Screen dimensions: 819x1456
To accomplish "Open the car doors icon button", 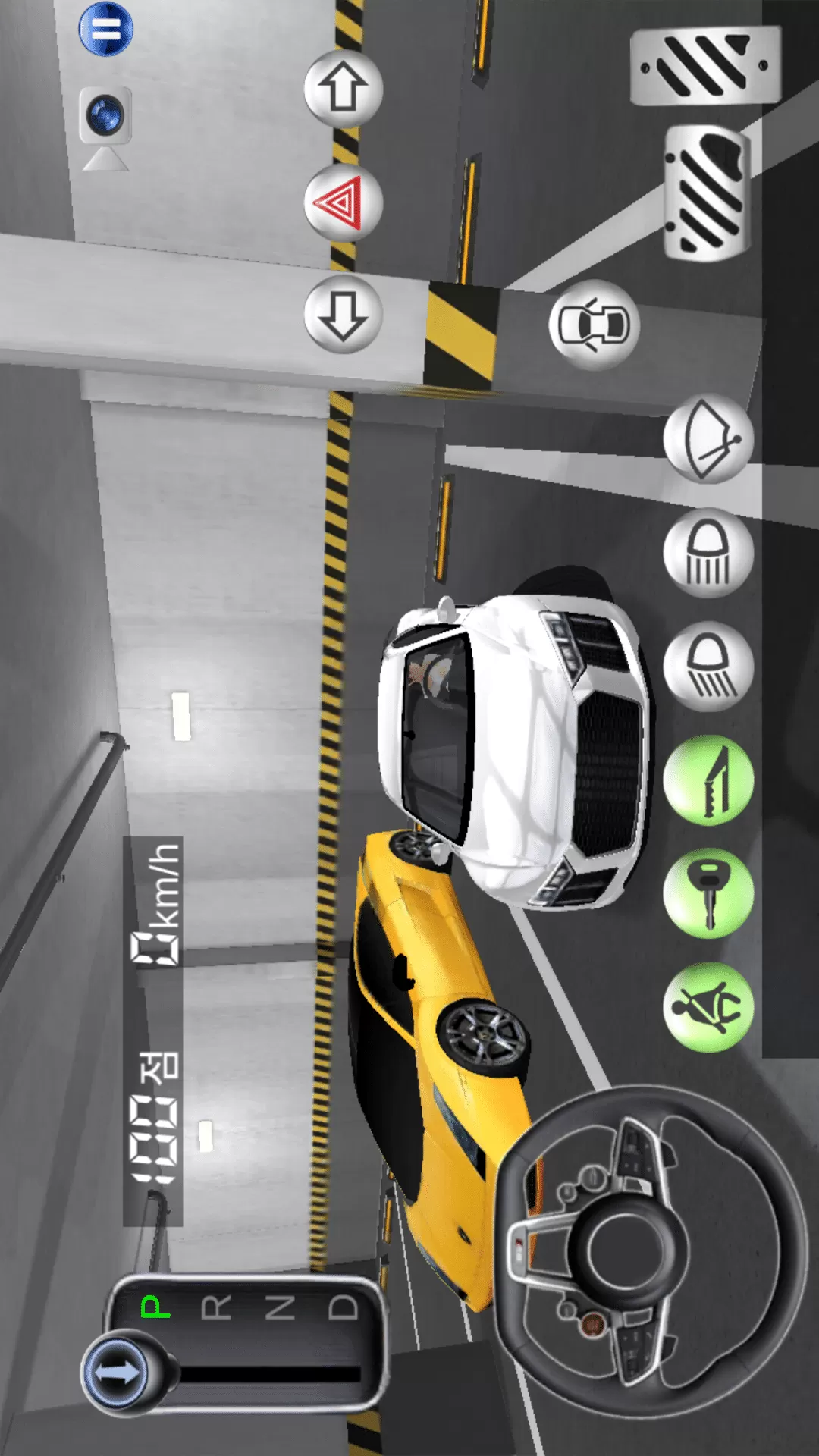I will 594,325.
